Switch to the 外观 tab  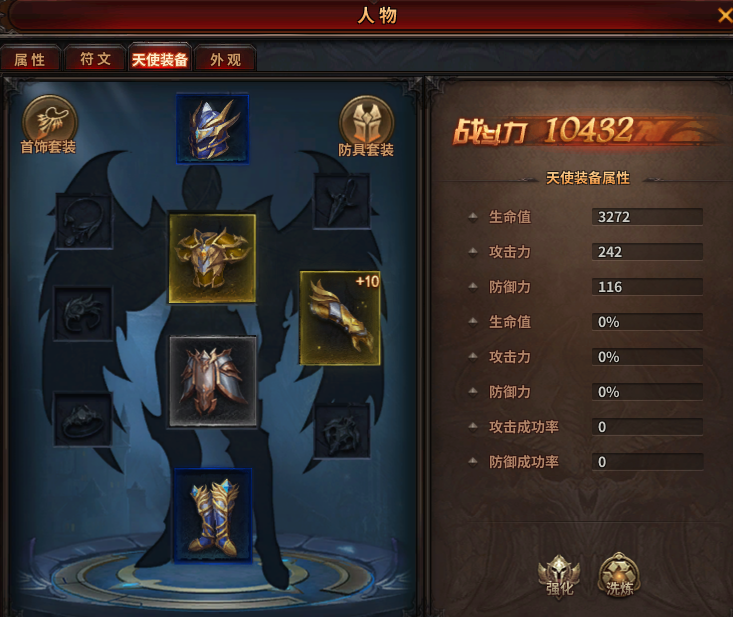225,59
